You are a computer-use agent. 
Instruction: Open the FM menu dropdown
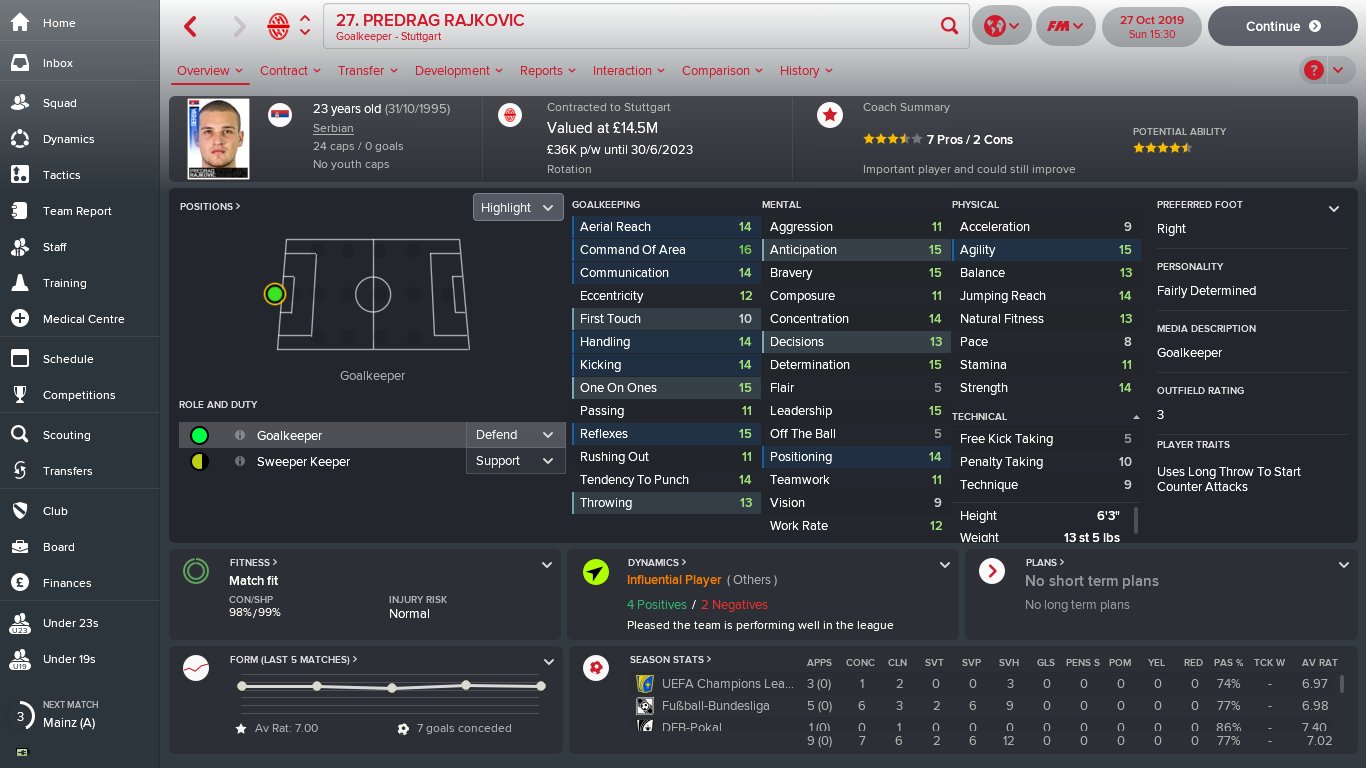click(x=1064, y=27)
